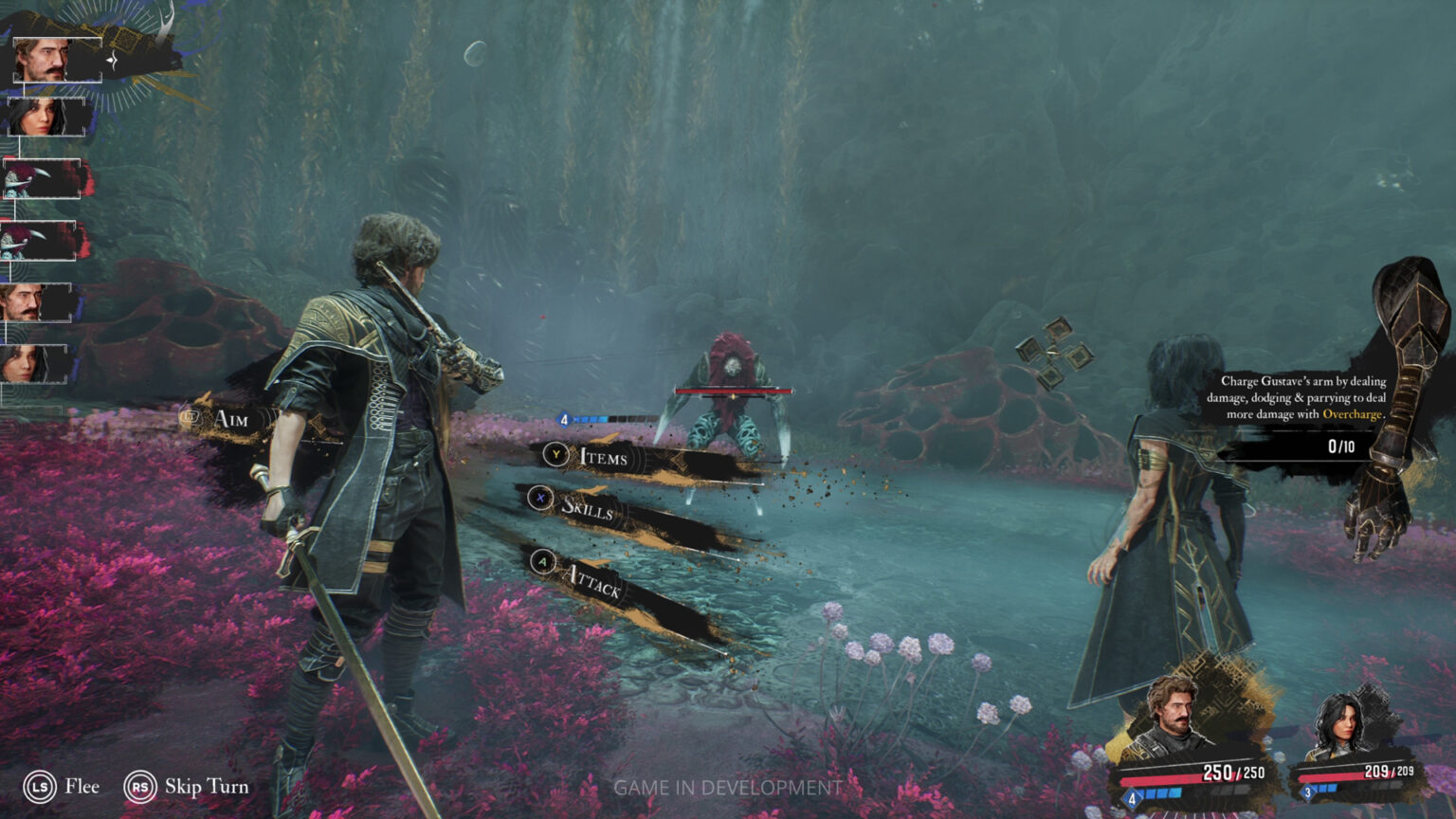This screenshot has height=819, width=1456.
Task: Click the Flee button text
Action: coord(82,786)
